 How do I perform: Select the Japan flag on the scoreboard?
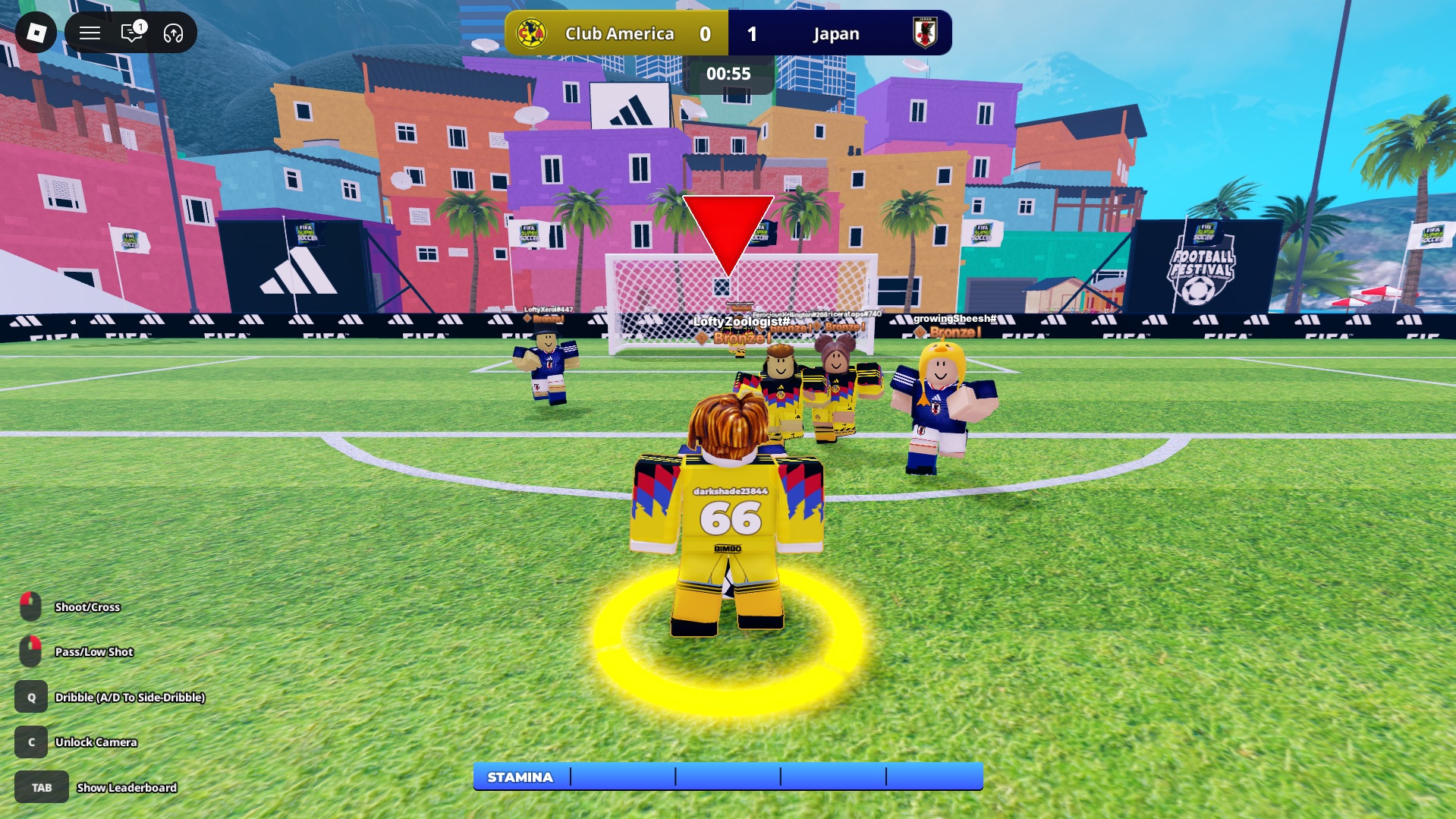926,33
